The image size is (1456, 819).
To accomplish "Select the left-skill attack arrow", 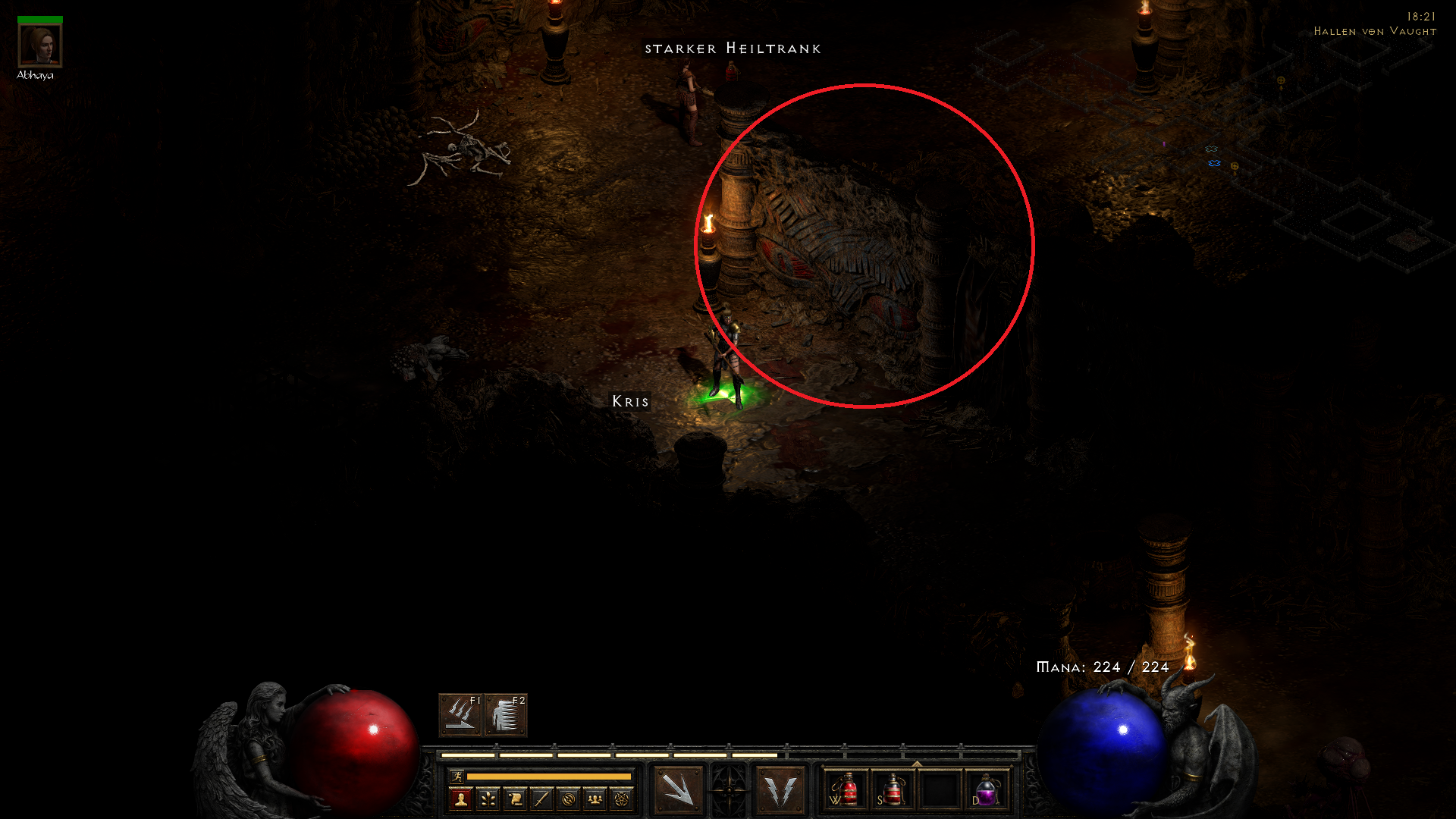I will 677,790.
